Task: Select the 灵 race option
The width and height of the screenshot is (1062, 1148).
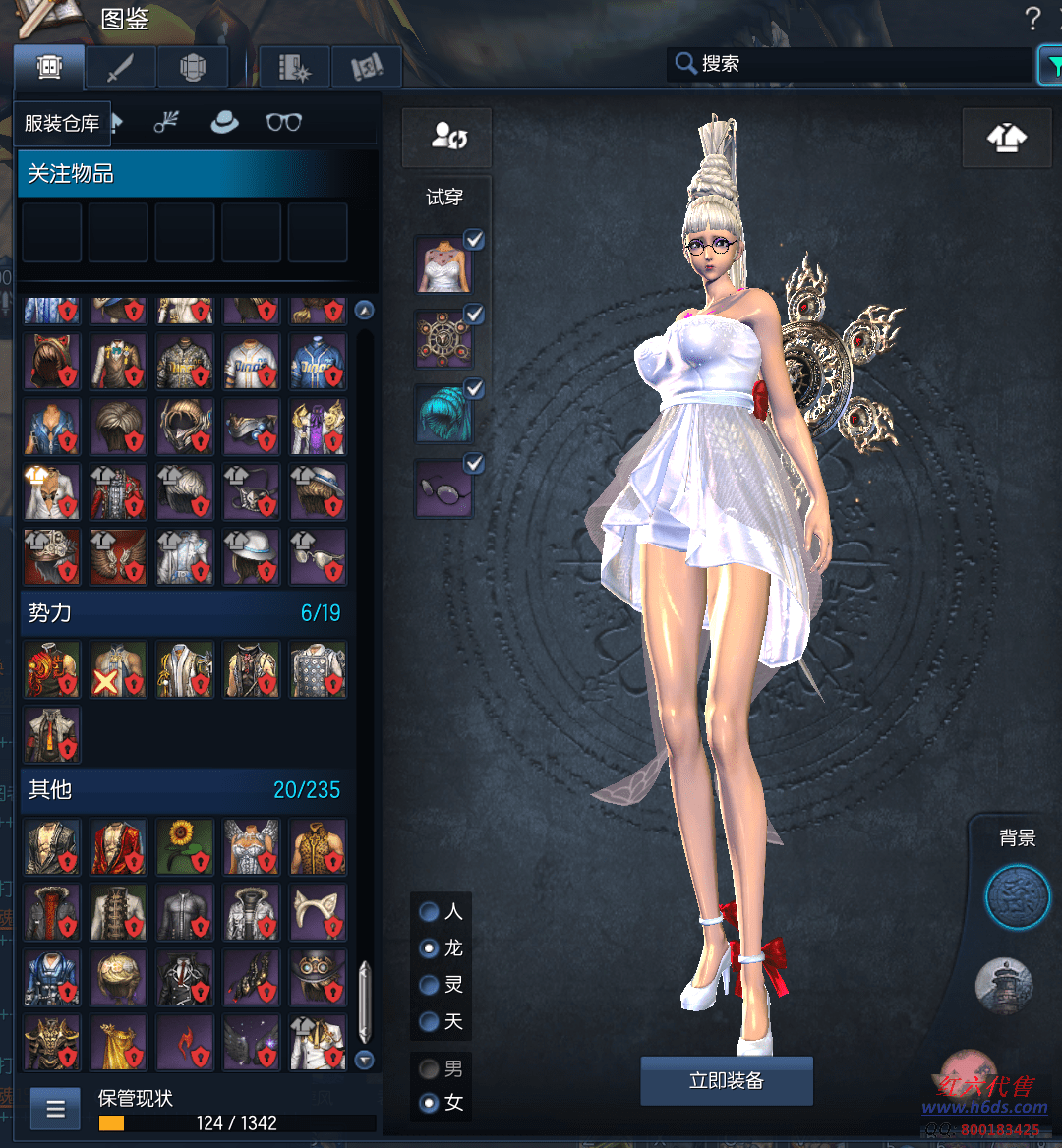Action: [x=430, y=985]
